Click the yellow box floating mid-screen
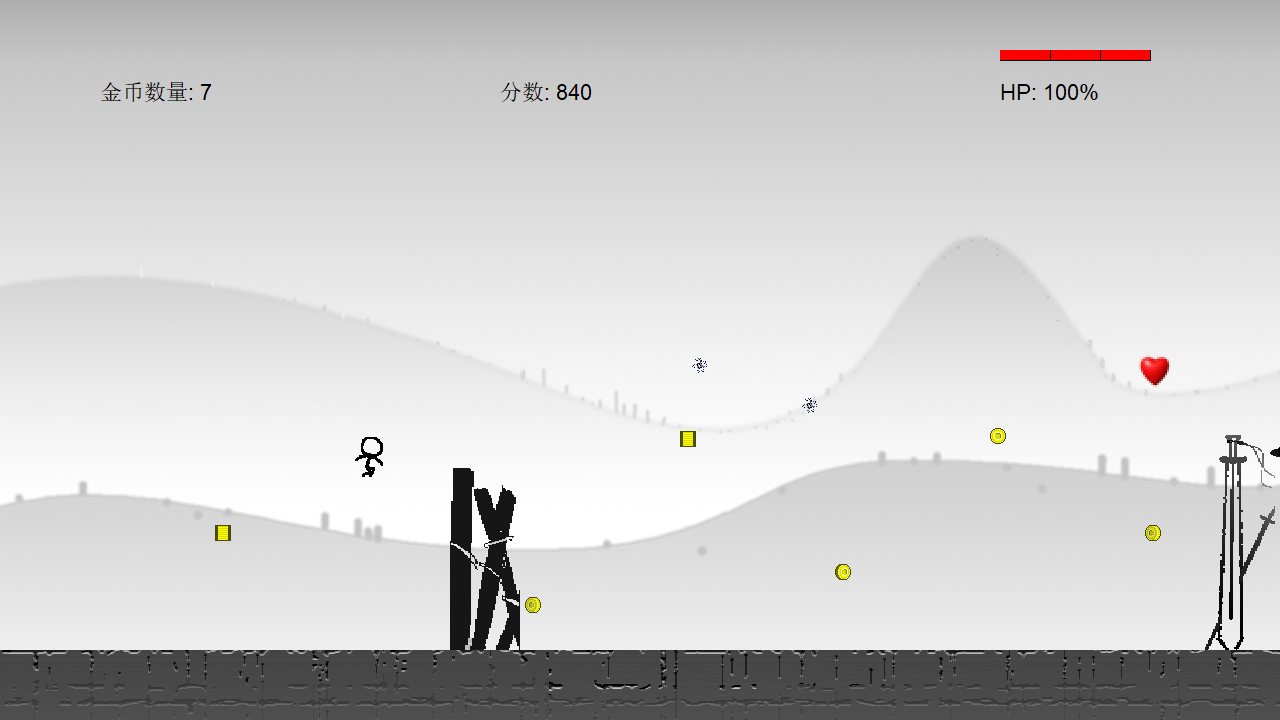The height and width of the screenshot is (720, 1280). click(x=687, y=438)
